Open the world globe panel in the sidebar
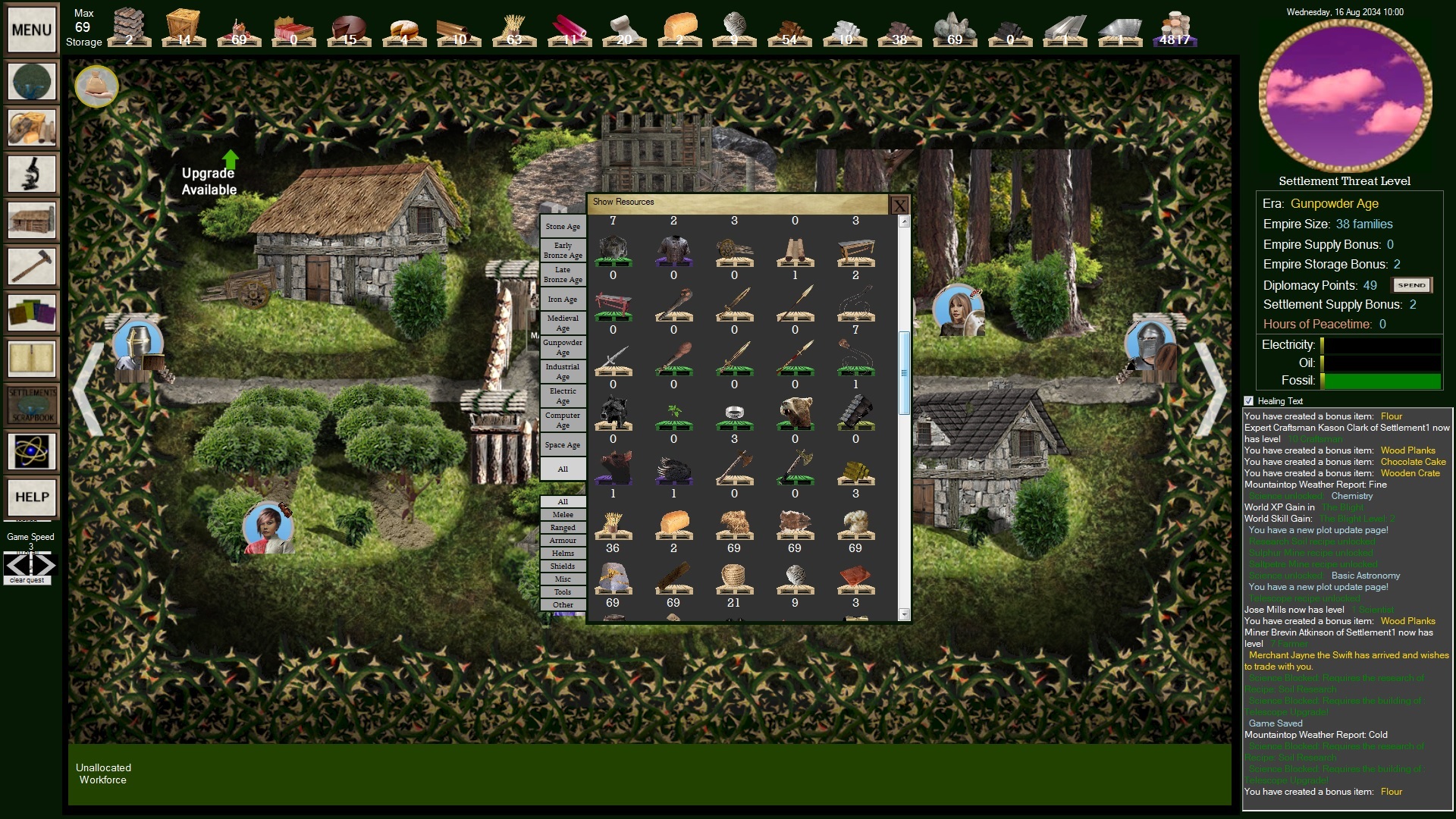1456x819 pixels. tap(31, 80)
